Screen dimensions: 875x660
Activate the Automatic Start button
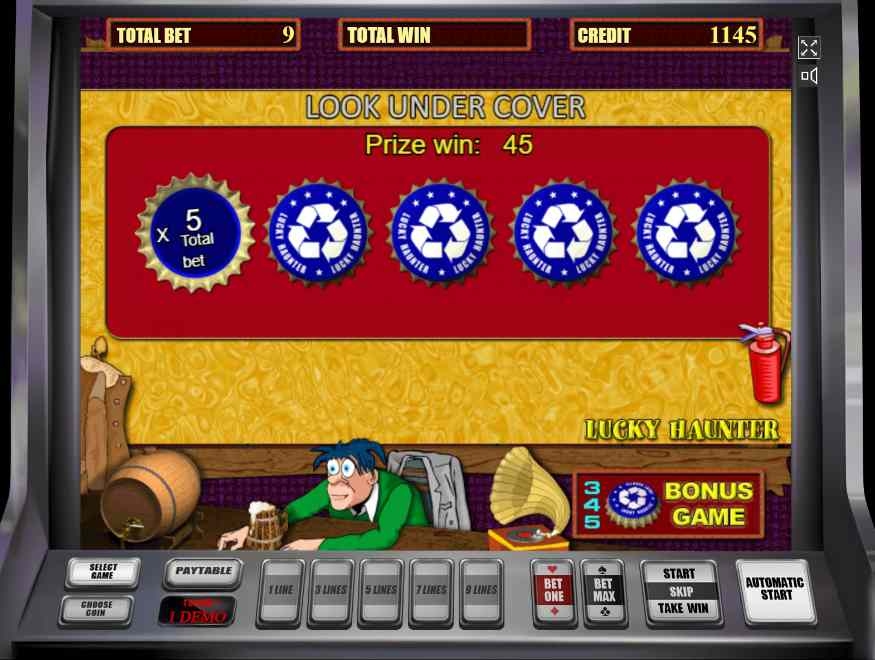click(x=775, y=589)
